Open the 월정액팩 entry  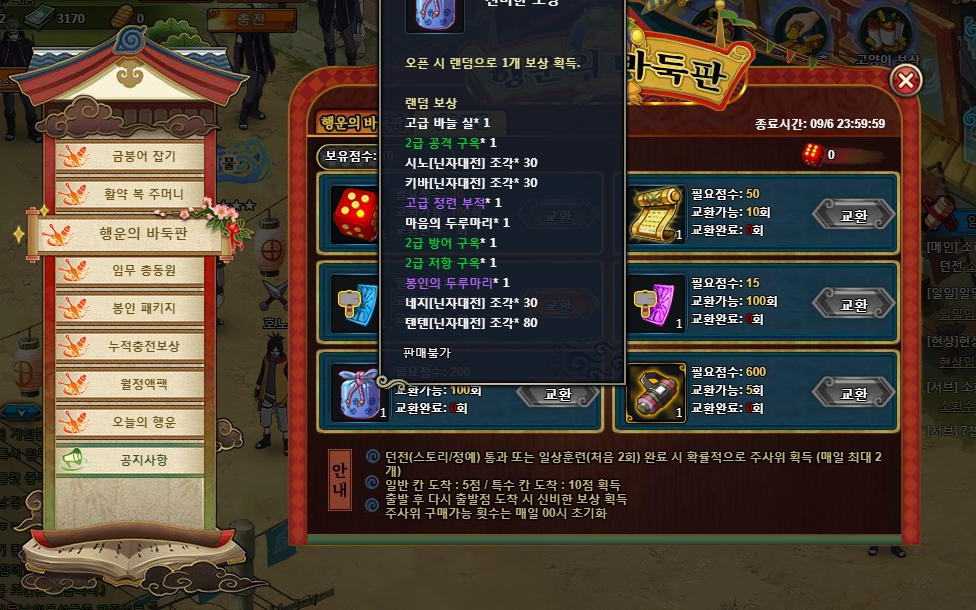pyautogui.click(x=137, y=383)
